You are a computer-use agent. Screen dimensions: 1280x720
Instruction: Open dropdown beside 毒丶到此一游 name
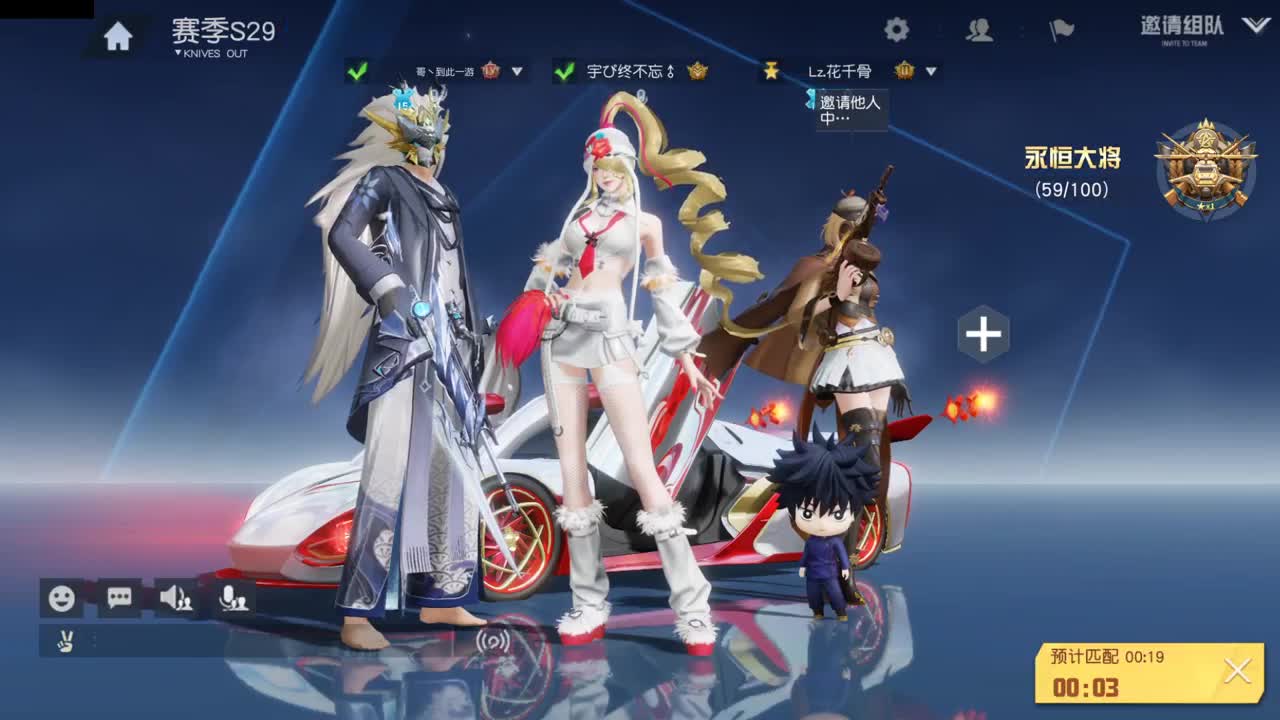518,72
